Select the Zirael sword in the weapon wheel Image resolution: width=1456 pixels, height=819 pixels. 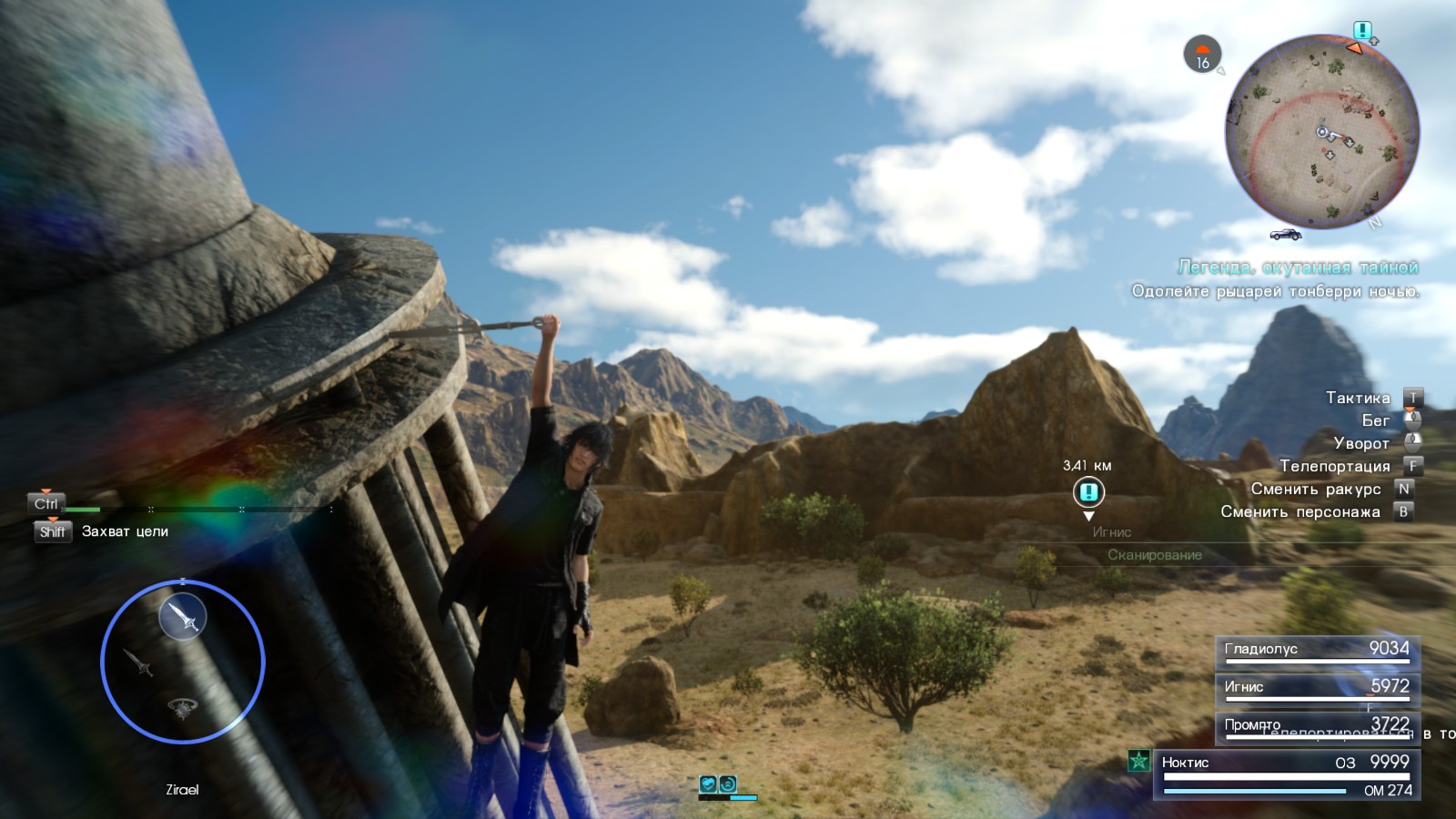click(182, 615)
